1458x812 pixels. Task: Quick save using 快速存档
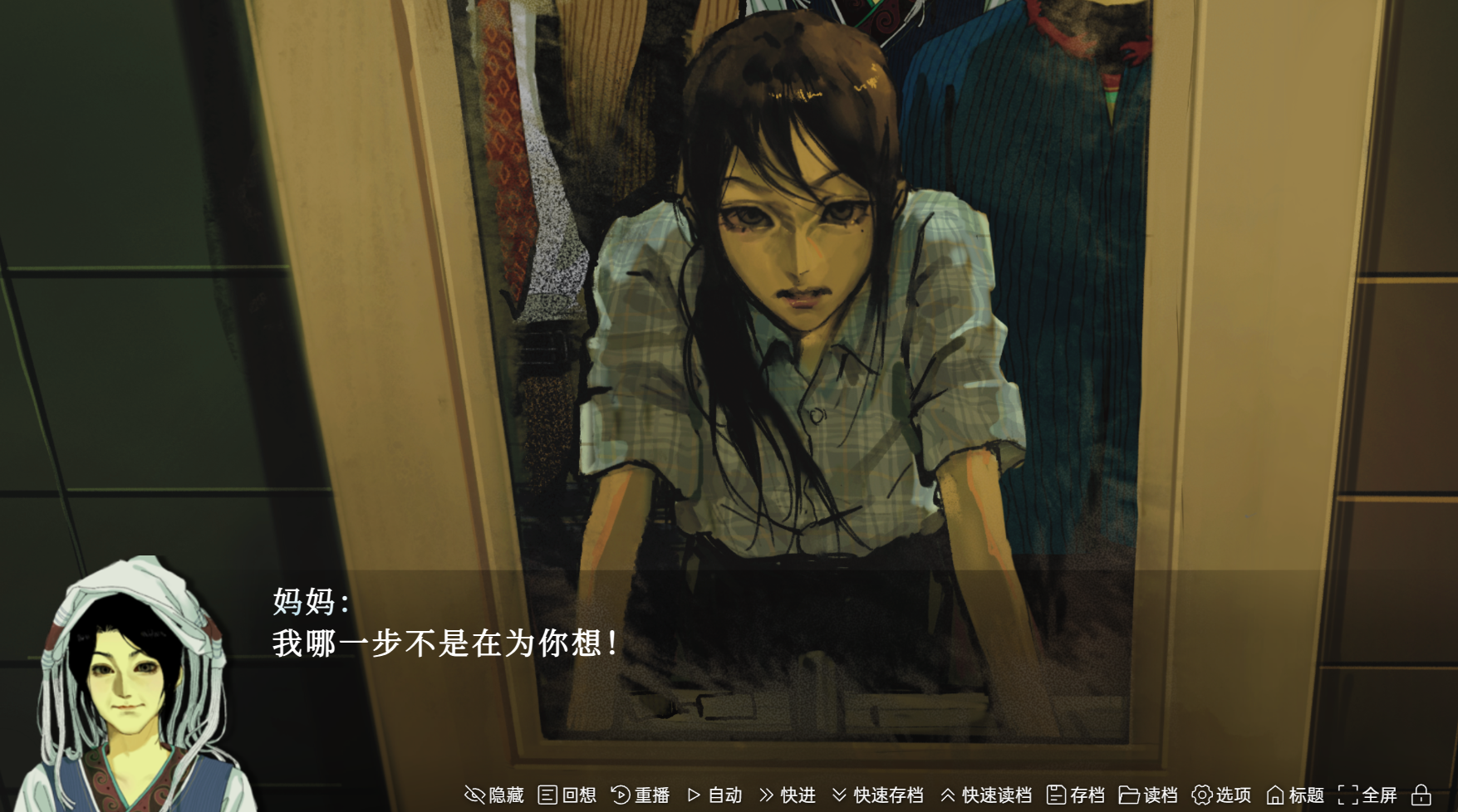[x=877, y=795]
